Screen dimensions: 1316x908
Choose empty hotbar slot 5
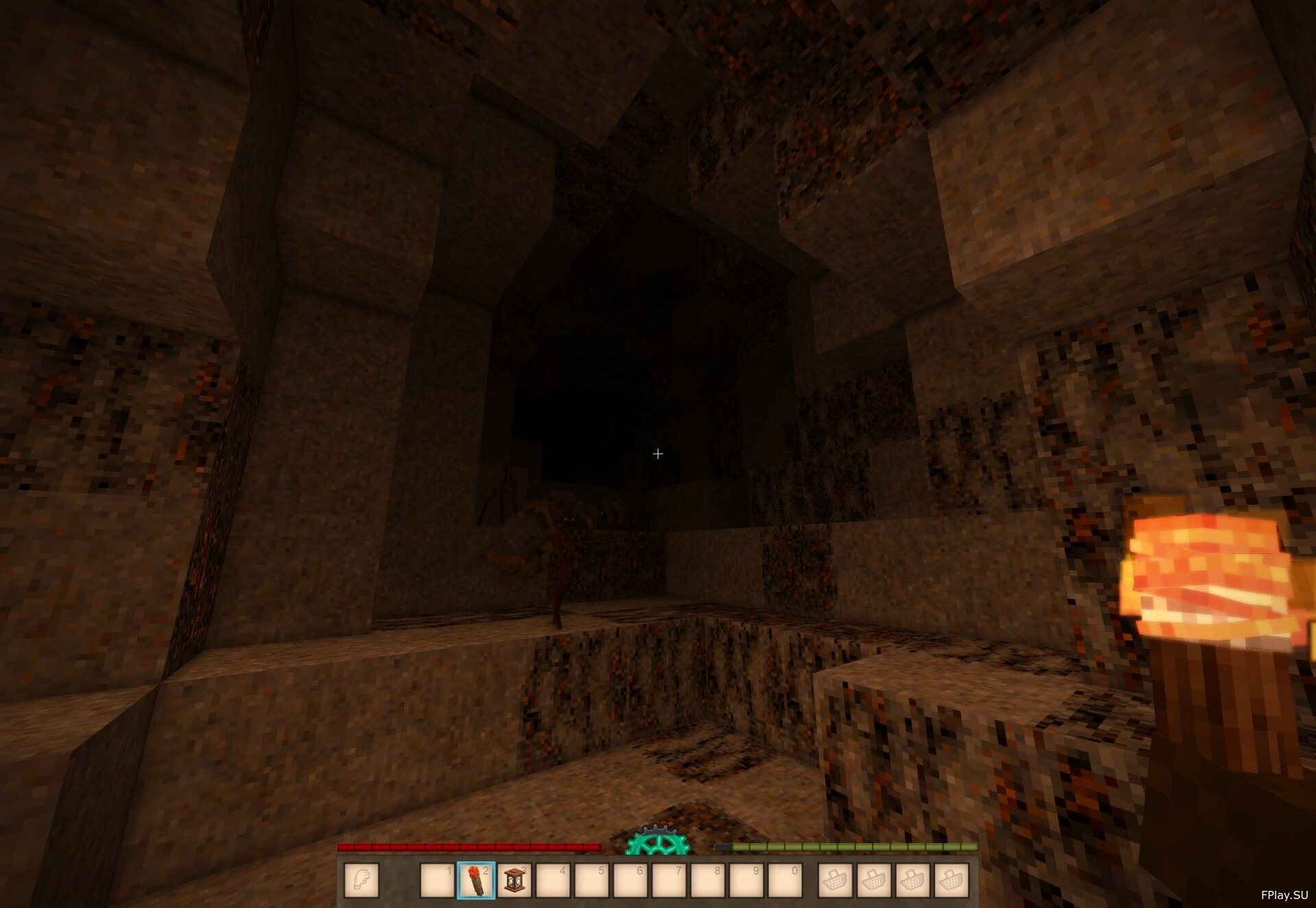[592, 881]
